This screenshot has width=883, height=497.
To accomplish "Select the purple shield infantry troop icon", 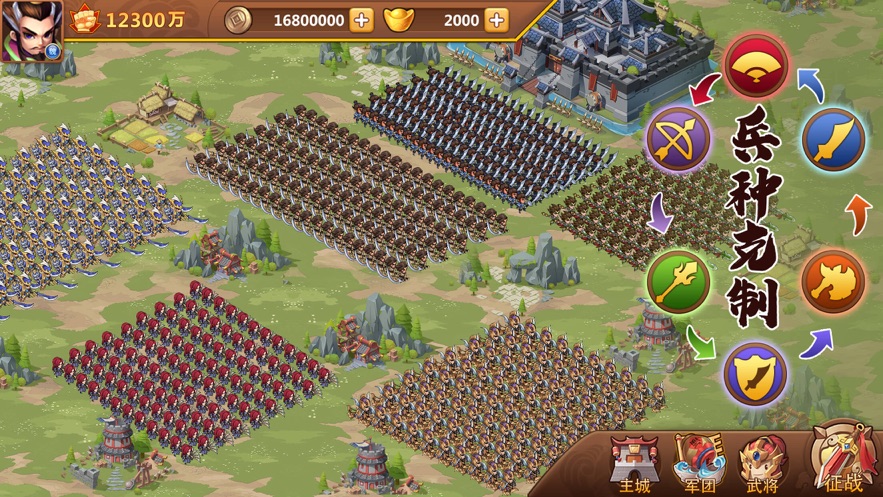I will tap(755, 373).
